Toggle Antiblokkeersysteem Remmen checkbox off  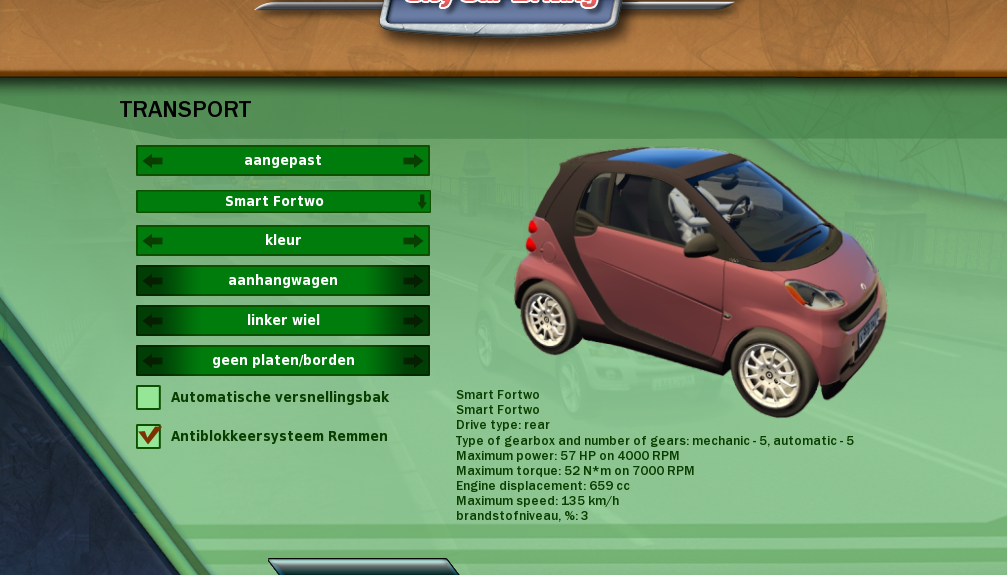pos(149,436)
